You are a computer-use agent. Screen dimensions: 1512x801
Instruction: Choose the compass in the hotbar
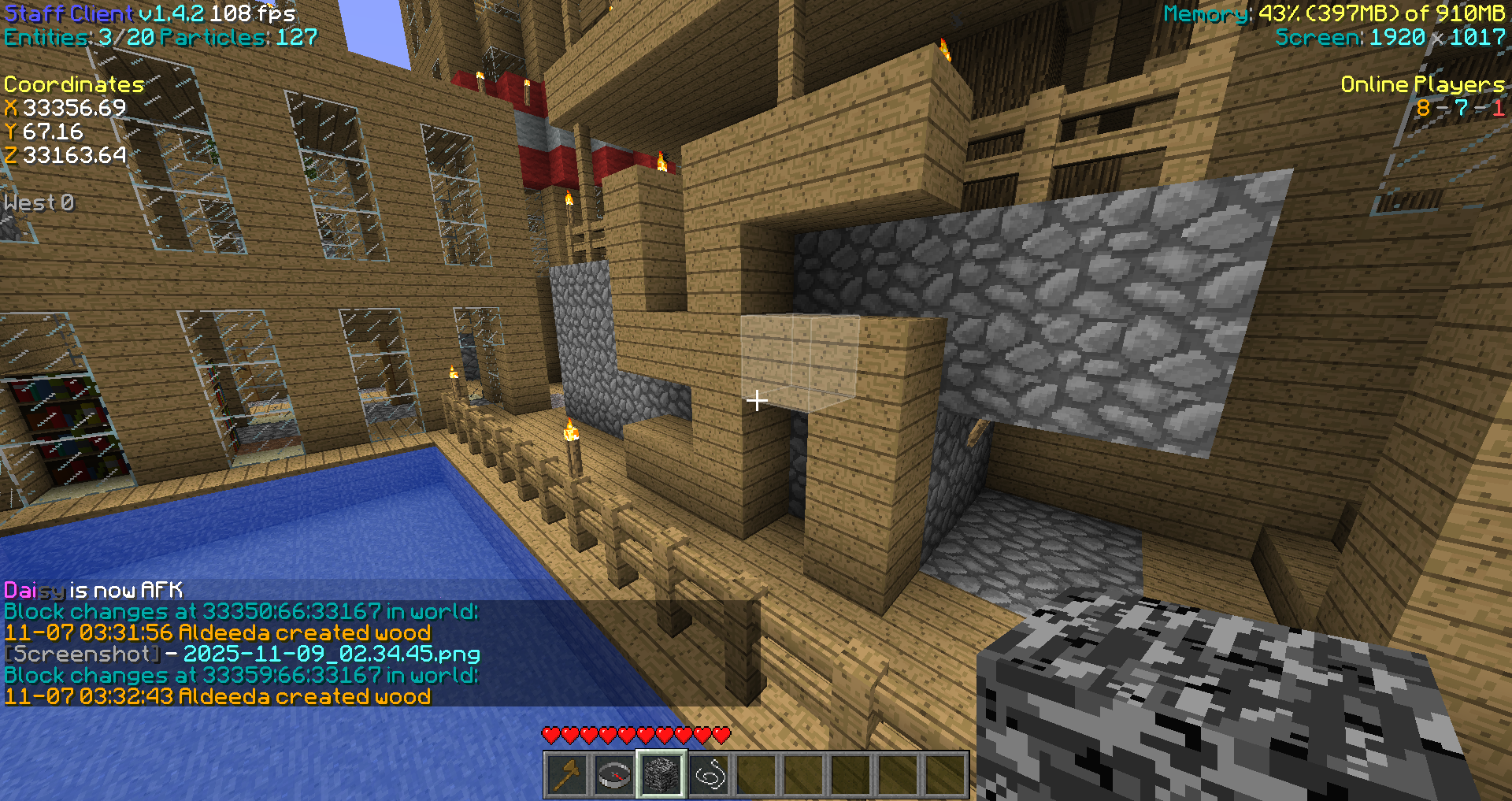click(x=614, y=775)
